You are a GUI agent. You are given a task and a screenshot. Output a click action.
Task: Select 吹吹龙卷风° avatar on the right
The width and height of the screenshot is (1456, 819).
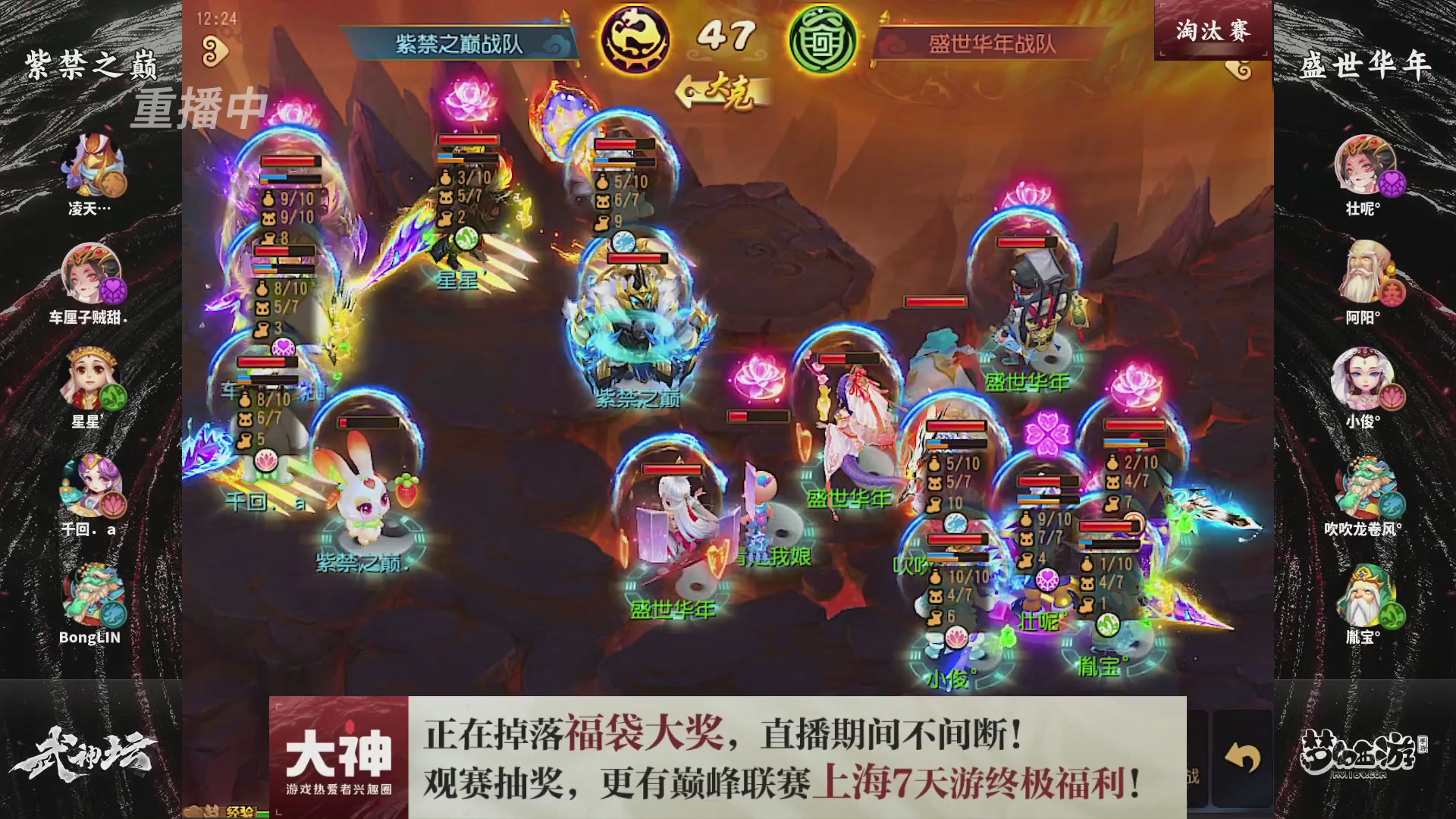1365,485
